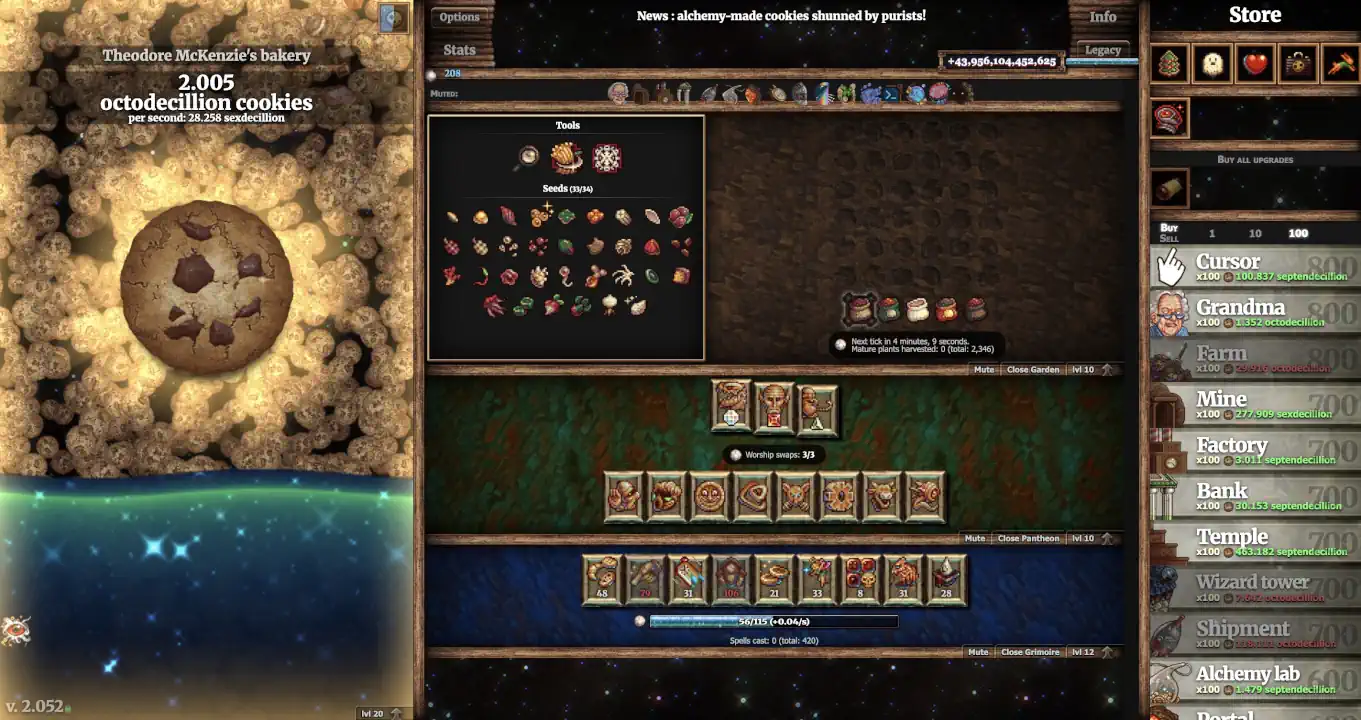
Task: Collapse the Pantheon panel with Close Pantheon
Action: (x=1030, y=537)
